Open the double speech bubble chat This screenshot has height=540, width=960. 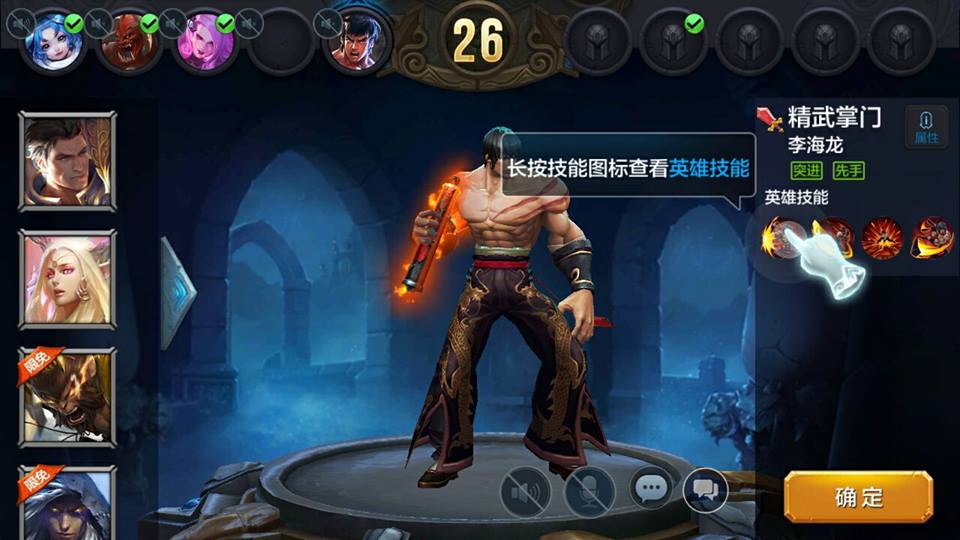point(705,489)
